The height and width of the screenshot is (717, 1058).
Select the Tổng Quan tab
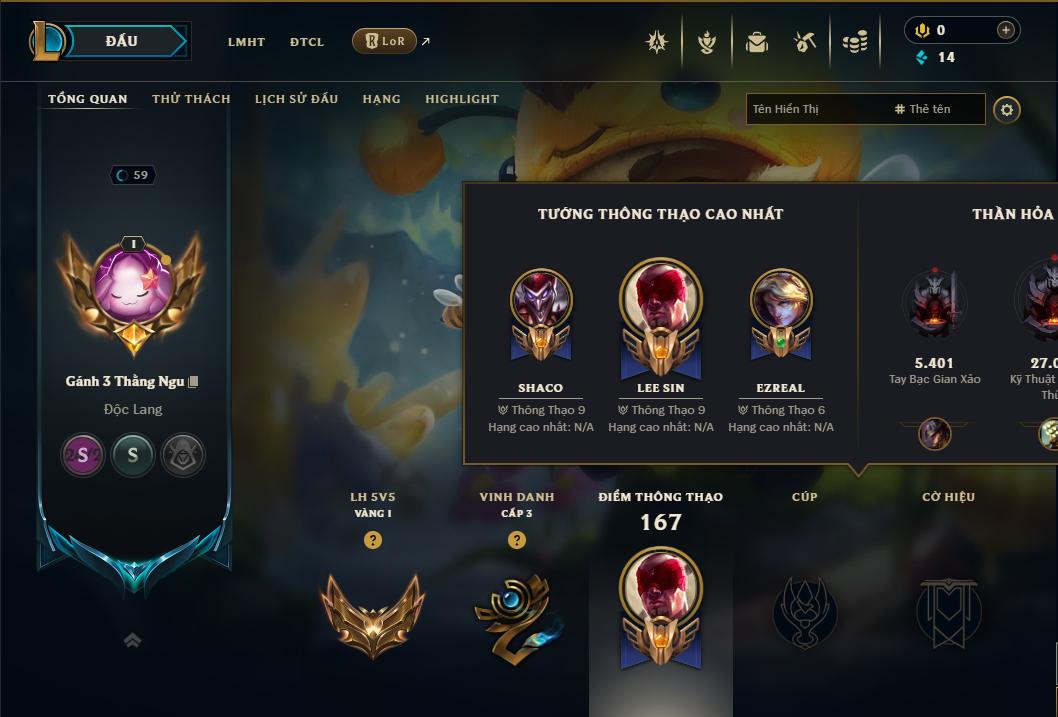[x=88, y=99]
